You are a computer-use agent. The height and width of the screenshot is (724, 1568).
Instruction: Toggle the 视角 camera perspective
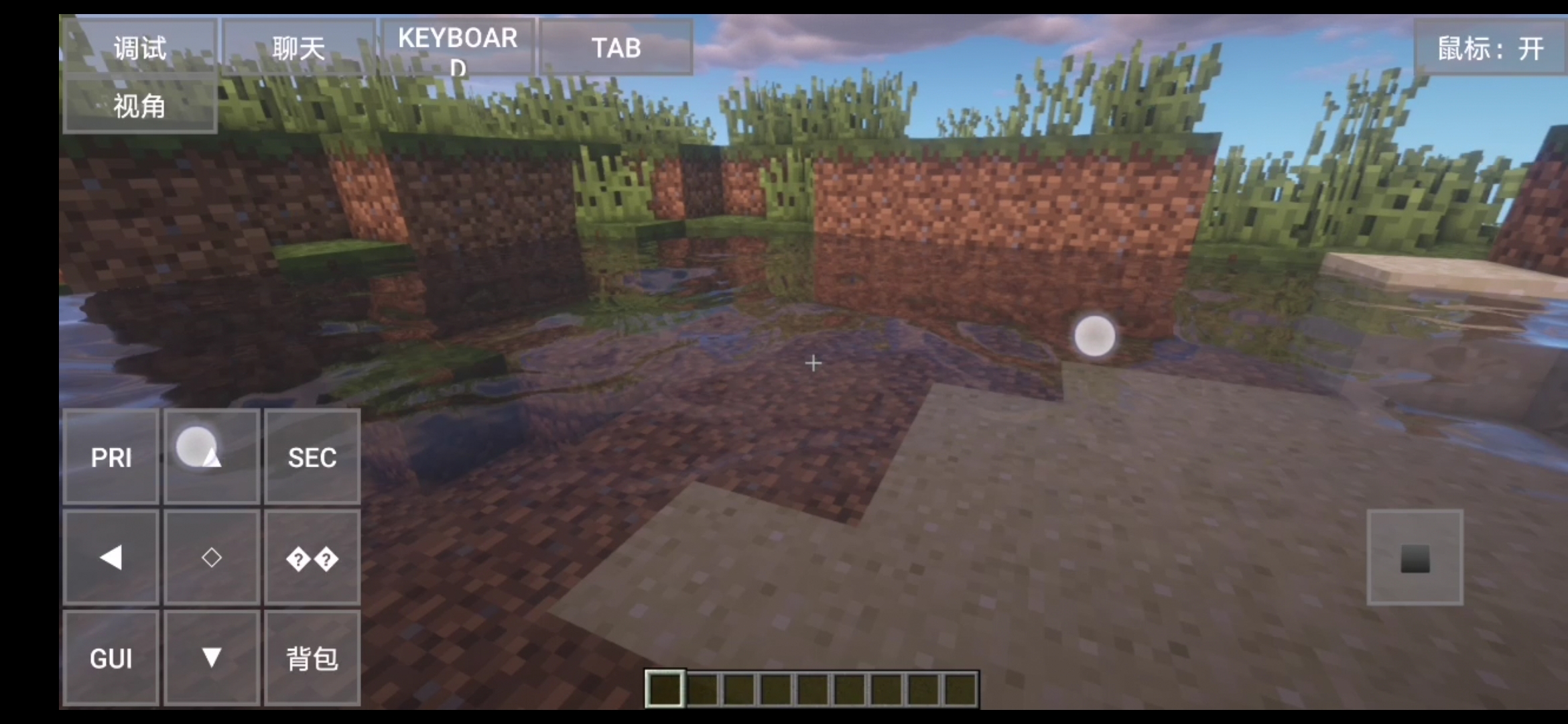(139, 106)
